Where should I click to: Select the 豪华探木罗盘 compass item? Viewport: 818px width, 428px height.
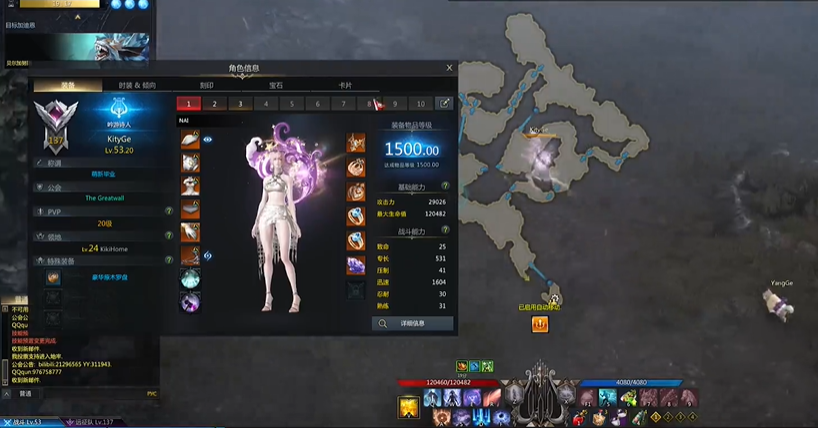(x=54, y=277)
